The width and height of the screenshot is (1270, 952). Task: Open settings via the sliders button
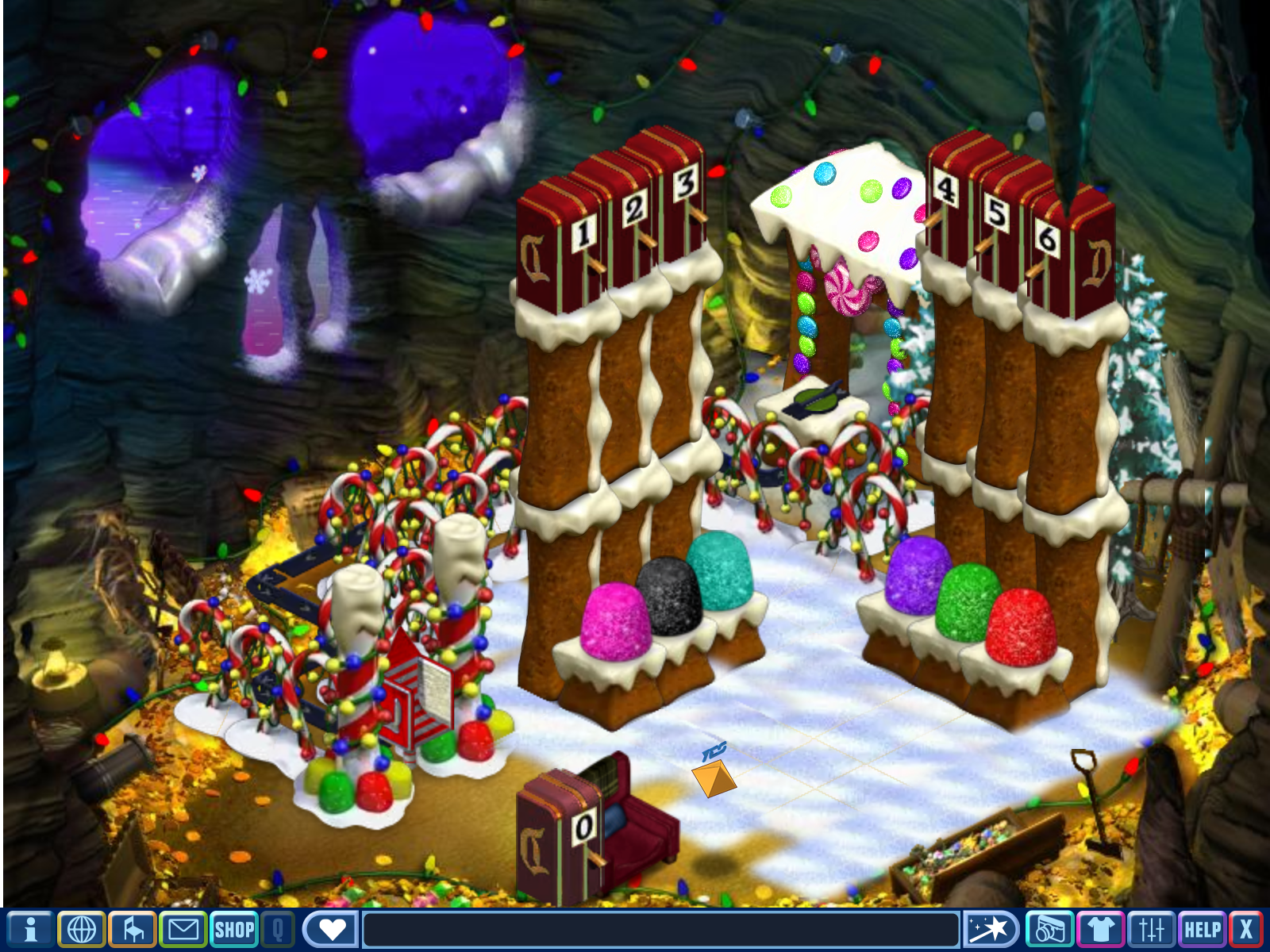click(x=1151, y=929)
